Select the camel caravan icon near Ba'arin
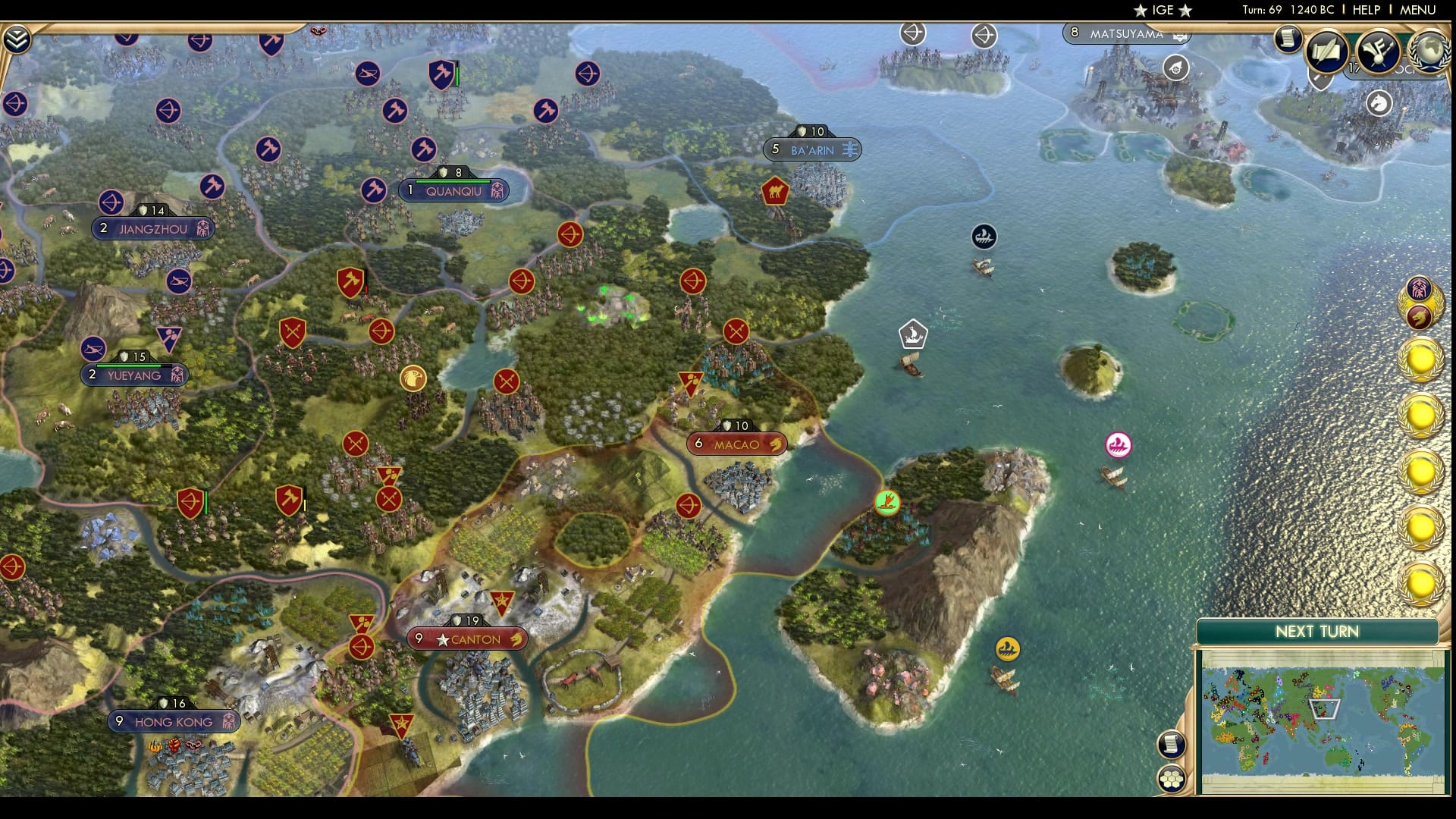The height and width of the screenshot is (819, 1456). coord(775,191)
